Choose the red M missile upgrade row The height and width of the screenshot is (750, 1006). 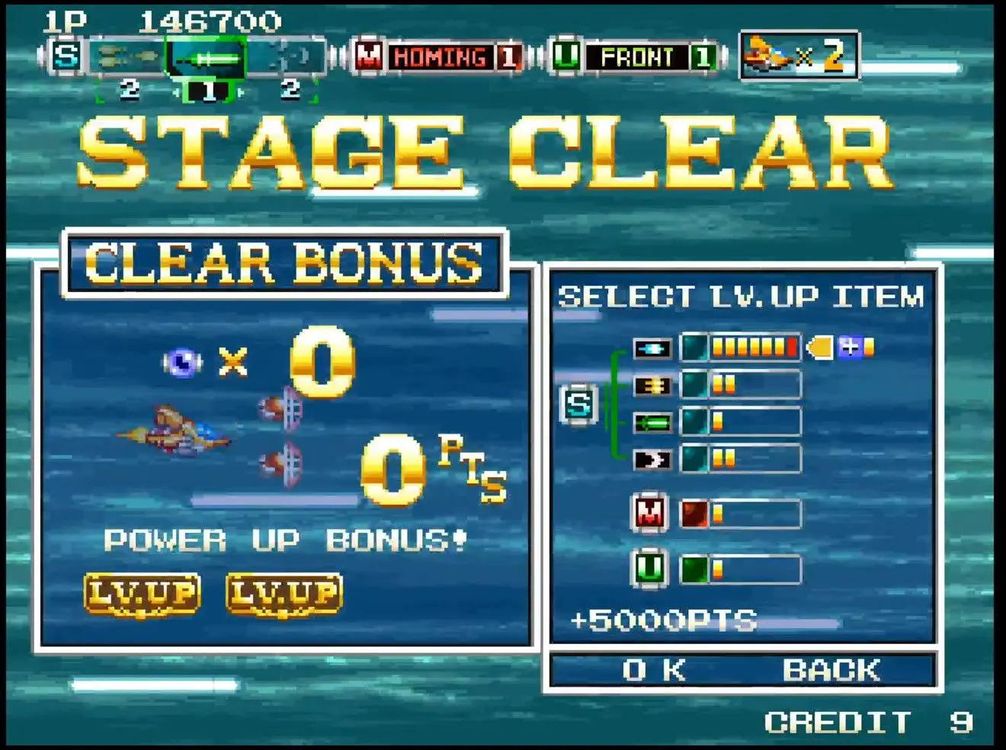(x=740, y=514)
